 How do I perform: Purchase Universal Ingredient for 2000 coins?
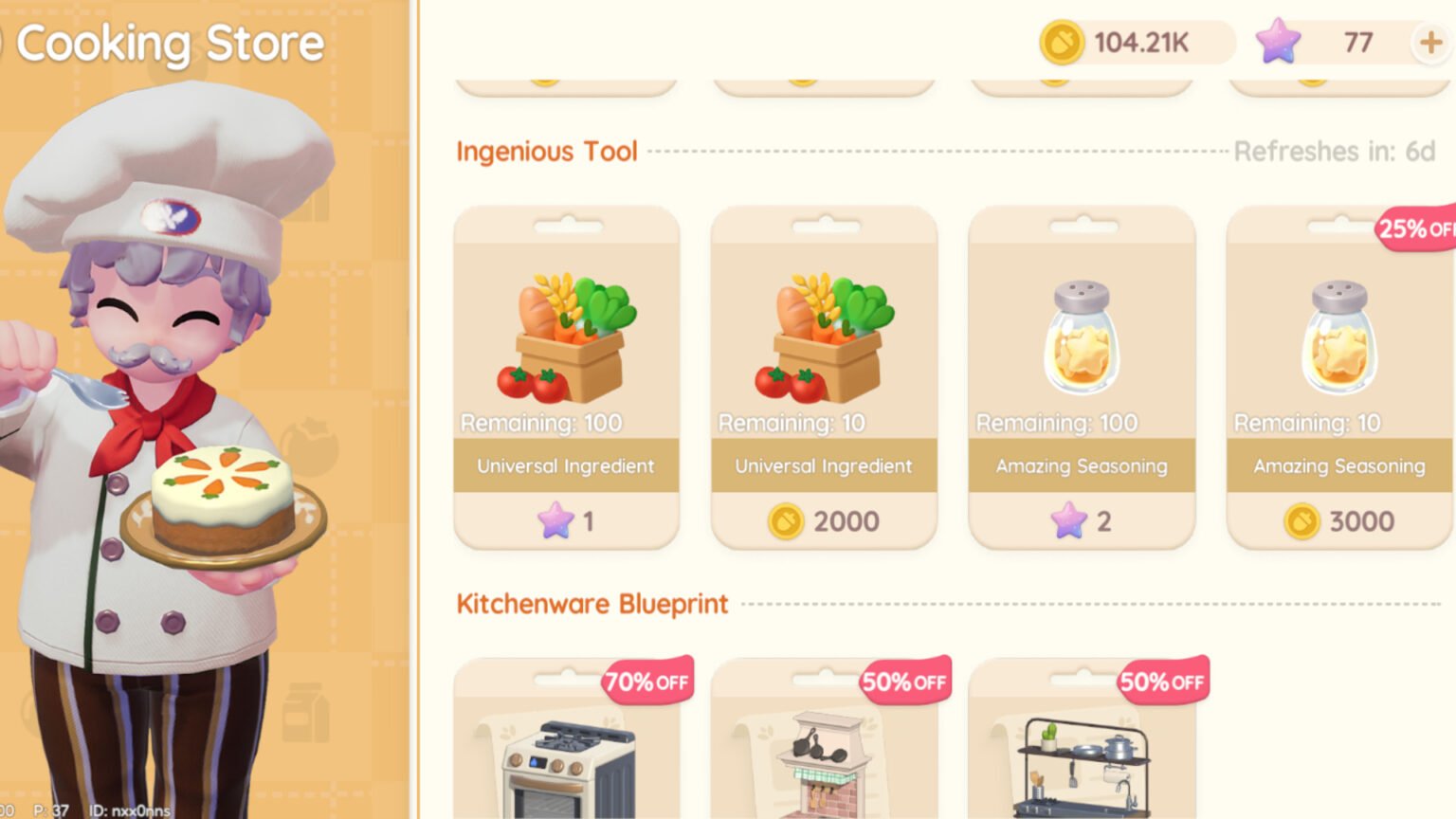824,520
